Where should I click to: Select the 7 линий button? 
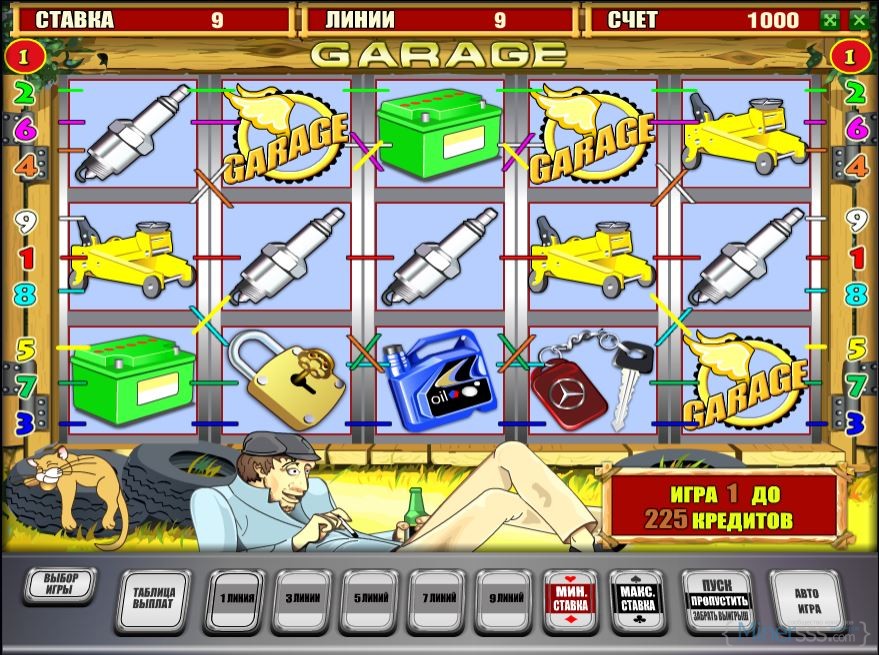[x=438, y=598]
